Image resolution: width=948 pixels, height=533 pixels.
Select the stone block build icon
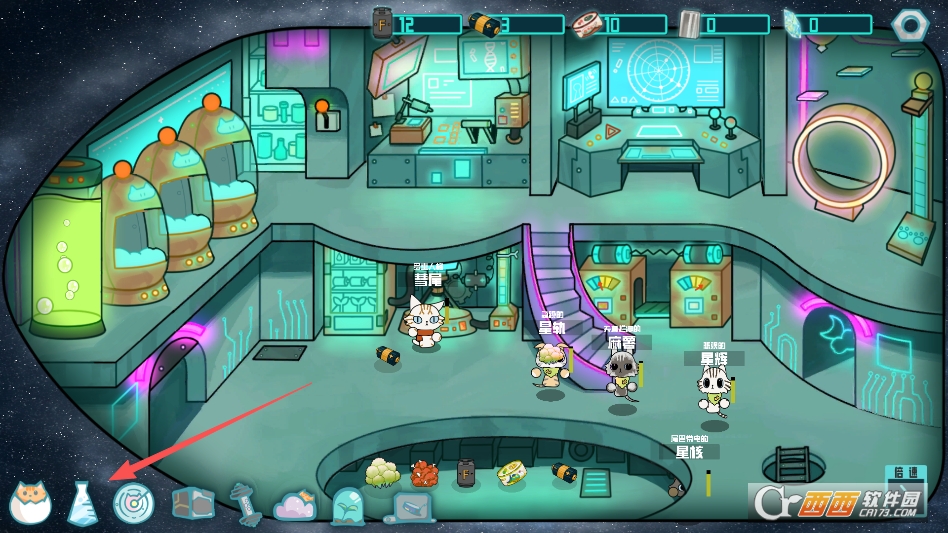click(192, 503)
